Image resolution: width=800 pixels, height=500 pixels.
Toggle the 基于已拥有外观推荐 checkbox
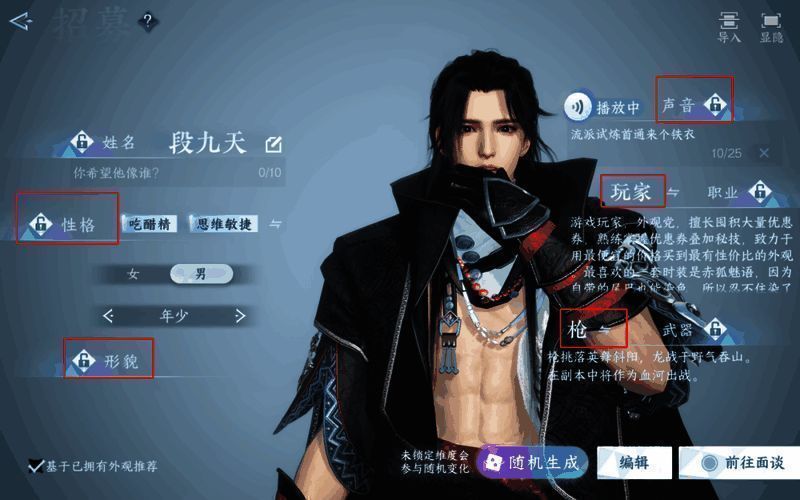[x=37, y=466]
